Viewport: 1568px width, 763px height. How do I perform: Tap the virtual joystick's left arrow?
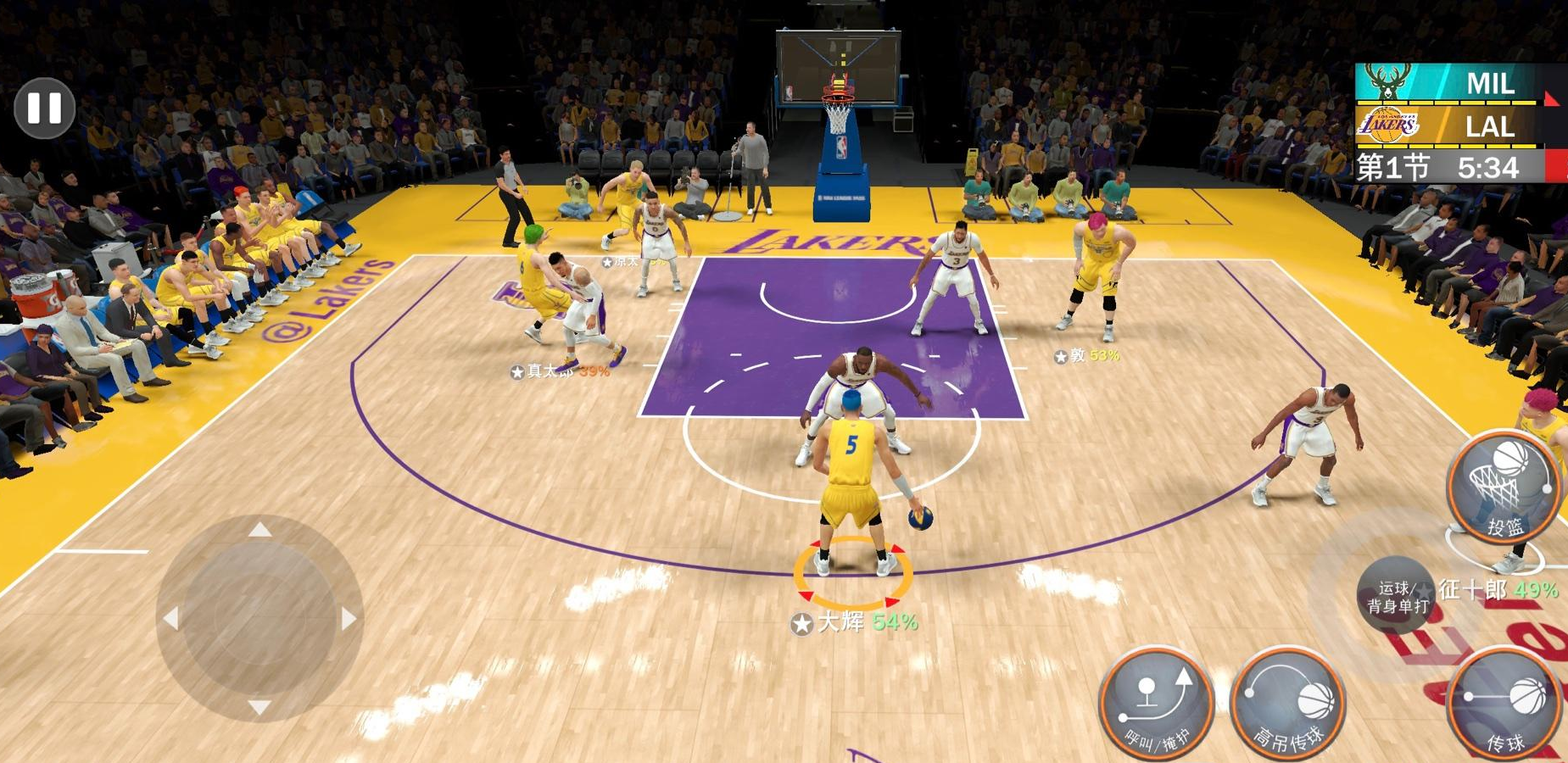click(x=171, y=619)
